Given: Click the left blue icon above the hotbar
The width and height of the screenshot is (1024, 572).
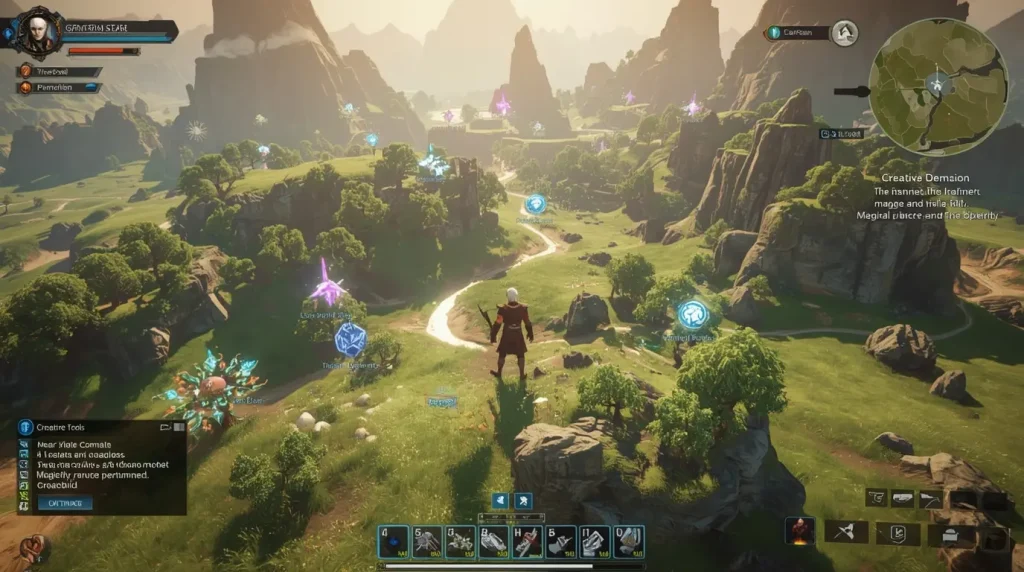Looking at the screenshot, I should [499, 501].
